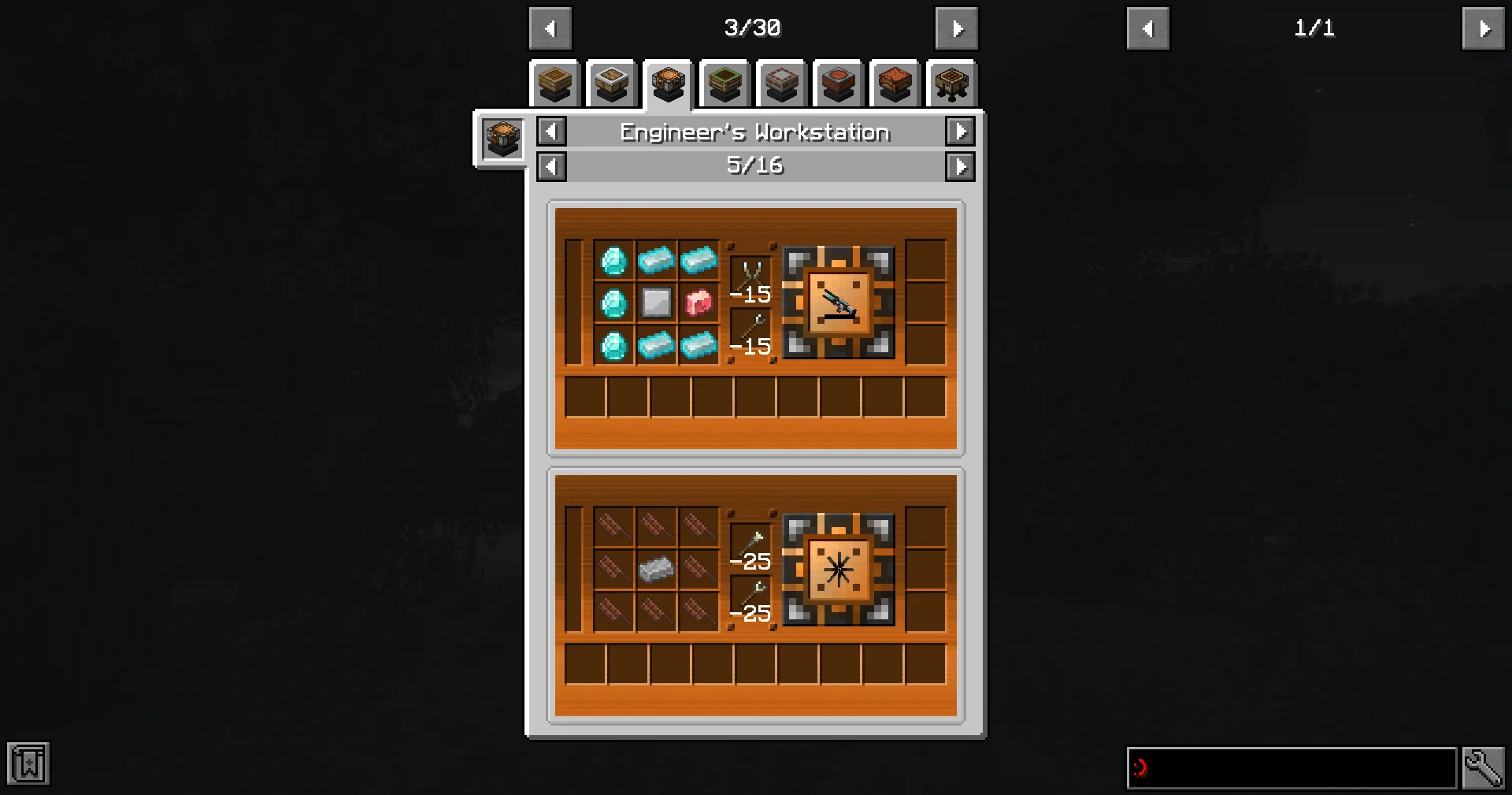The image size is (1512, 795).
Task: Select the gun output of the top recipe
Action: click(839, 303)
